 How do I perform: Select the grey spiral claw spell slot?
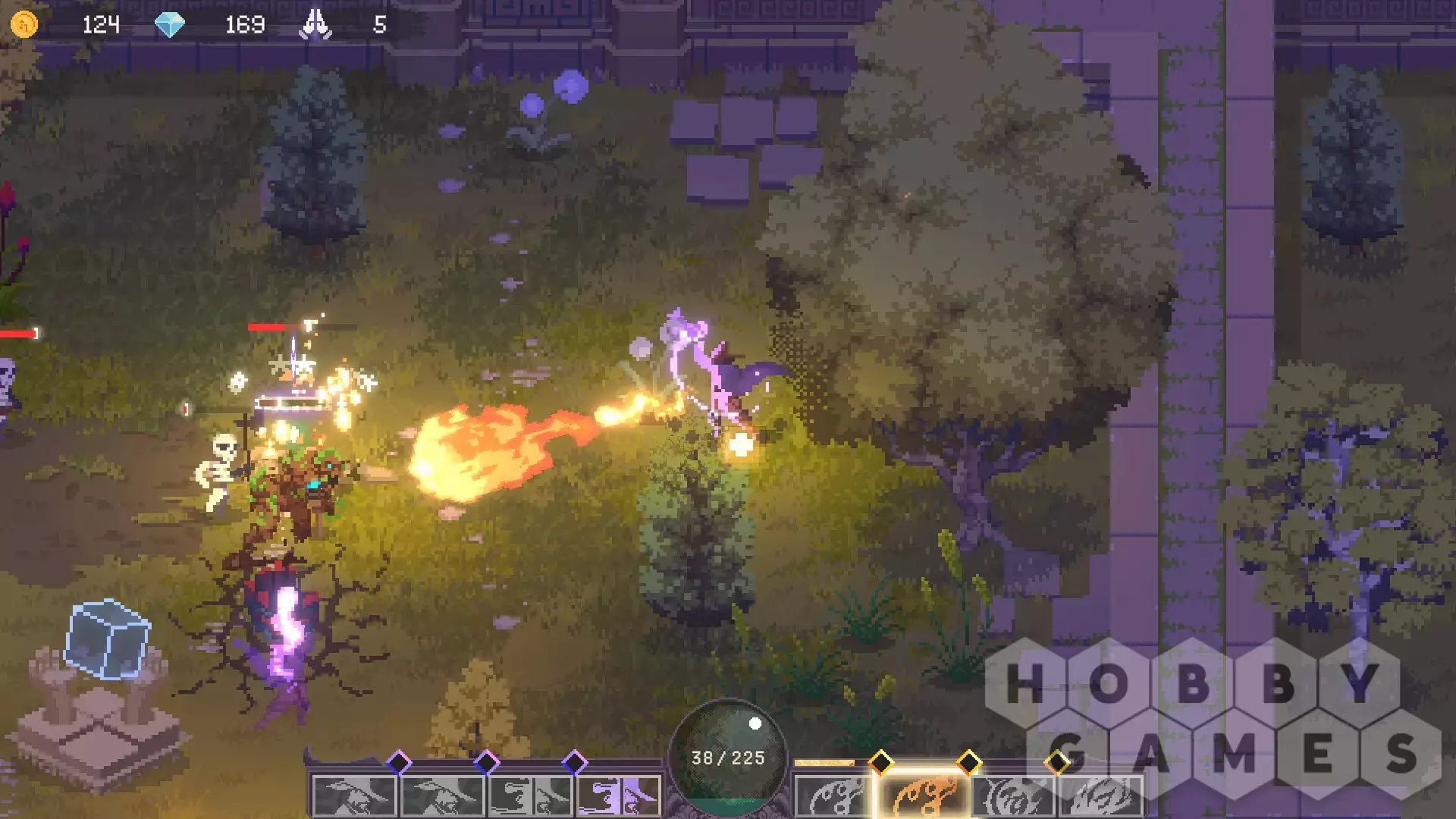pos(1012,796)
